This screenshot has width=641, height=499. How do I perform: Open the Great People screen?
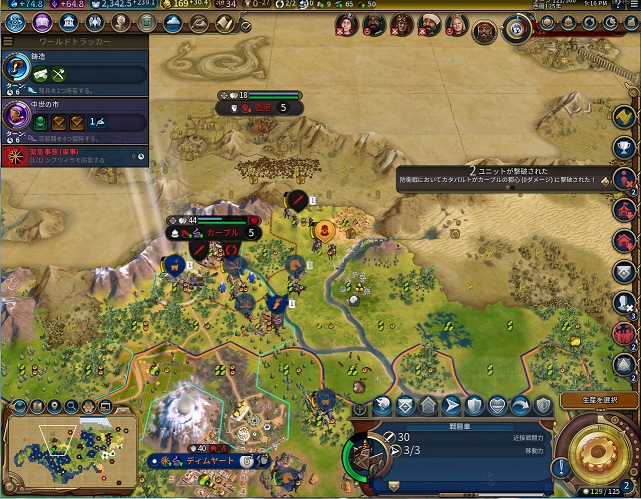click(x=119, y=23)
